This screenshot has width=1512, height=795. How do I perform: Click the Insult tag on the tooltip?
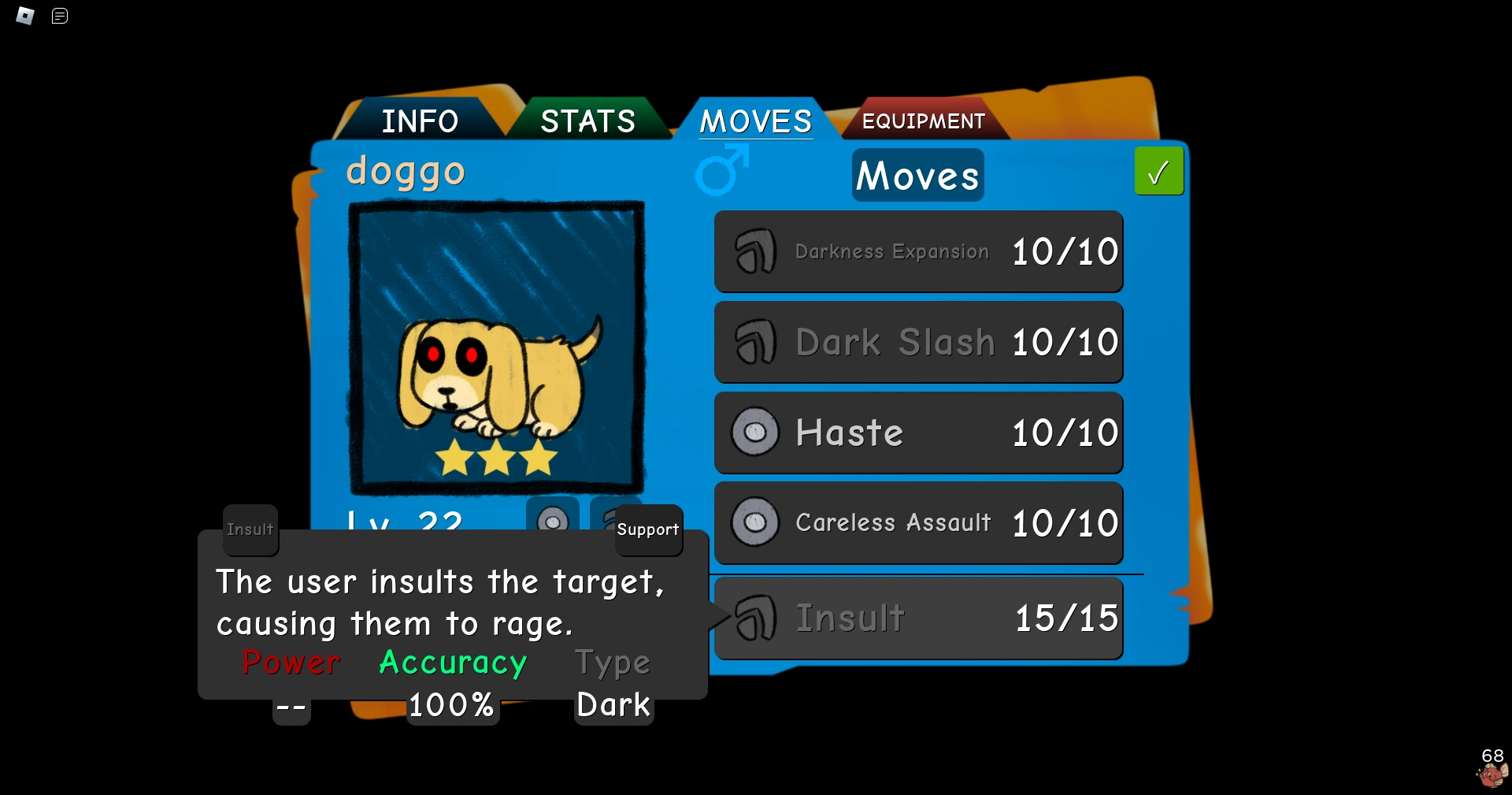[x=250, y=529]
